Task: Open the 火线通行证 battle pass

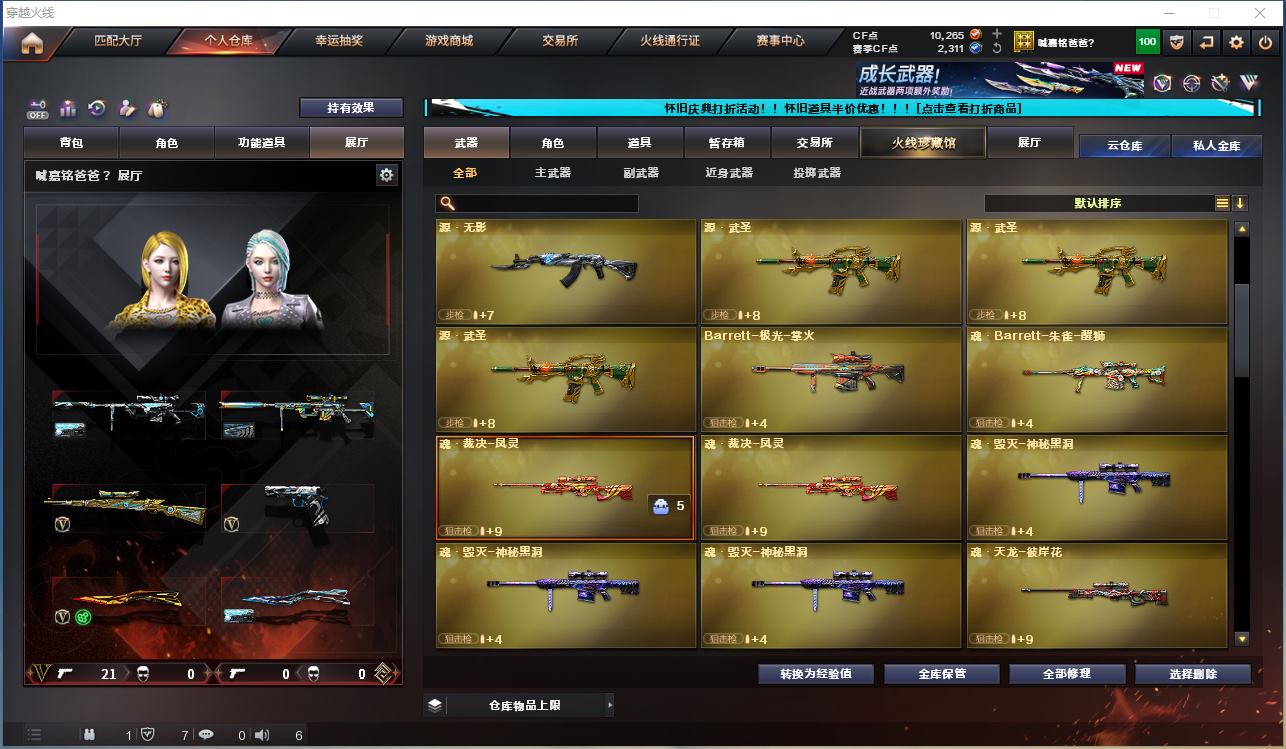Action: [x=670, y=41]
